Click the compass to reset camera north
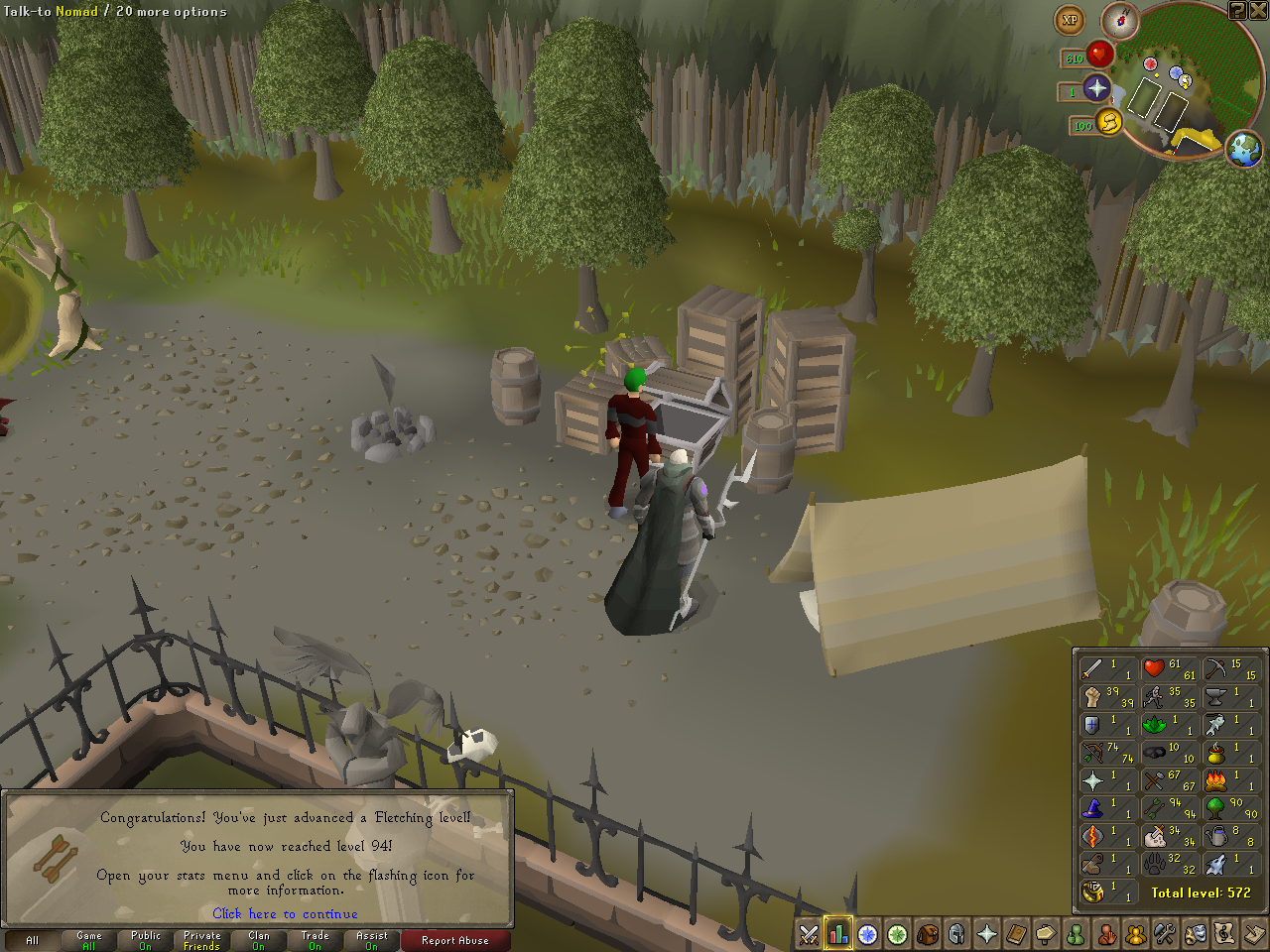This screenshot has height=952, width=1270. click(1120, 20)
